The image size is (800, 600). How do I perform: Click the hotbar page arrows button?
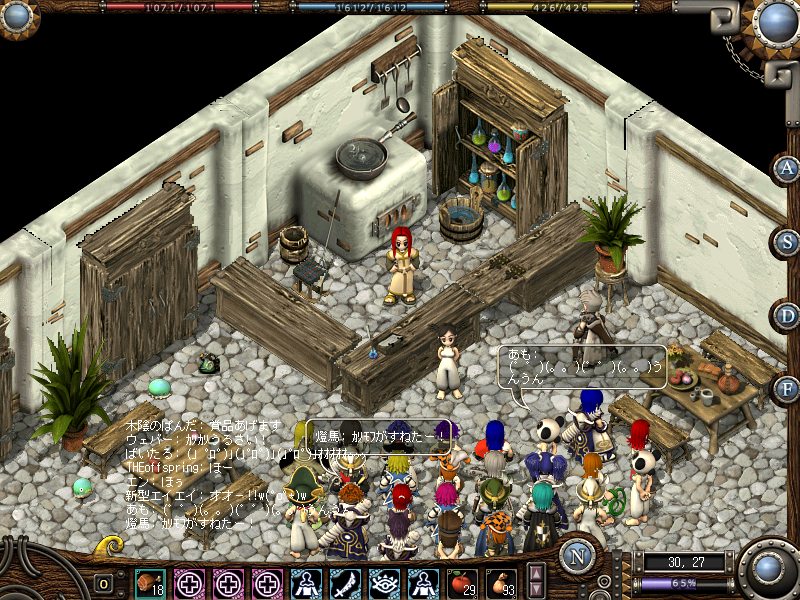coord(536,582)
